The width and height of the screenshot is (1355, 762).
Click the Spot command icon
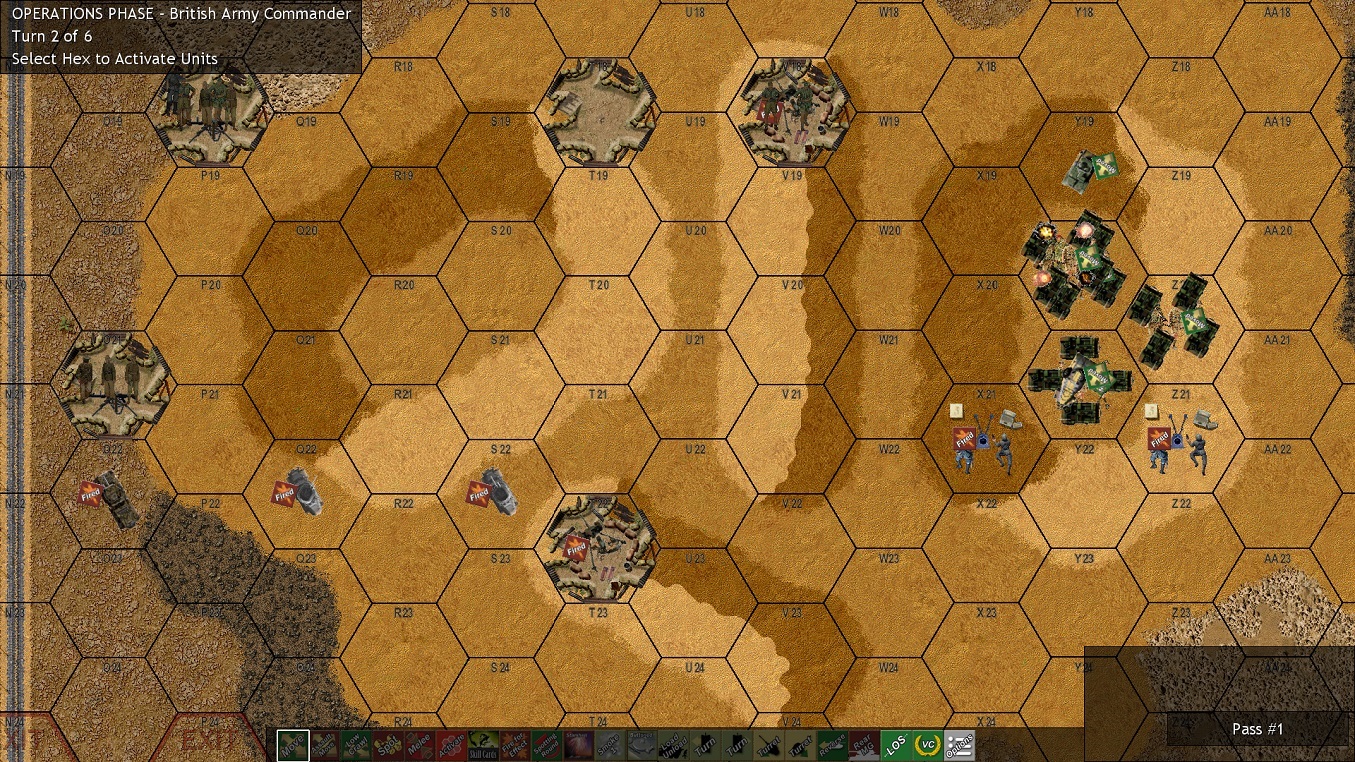coord(386,746)
